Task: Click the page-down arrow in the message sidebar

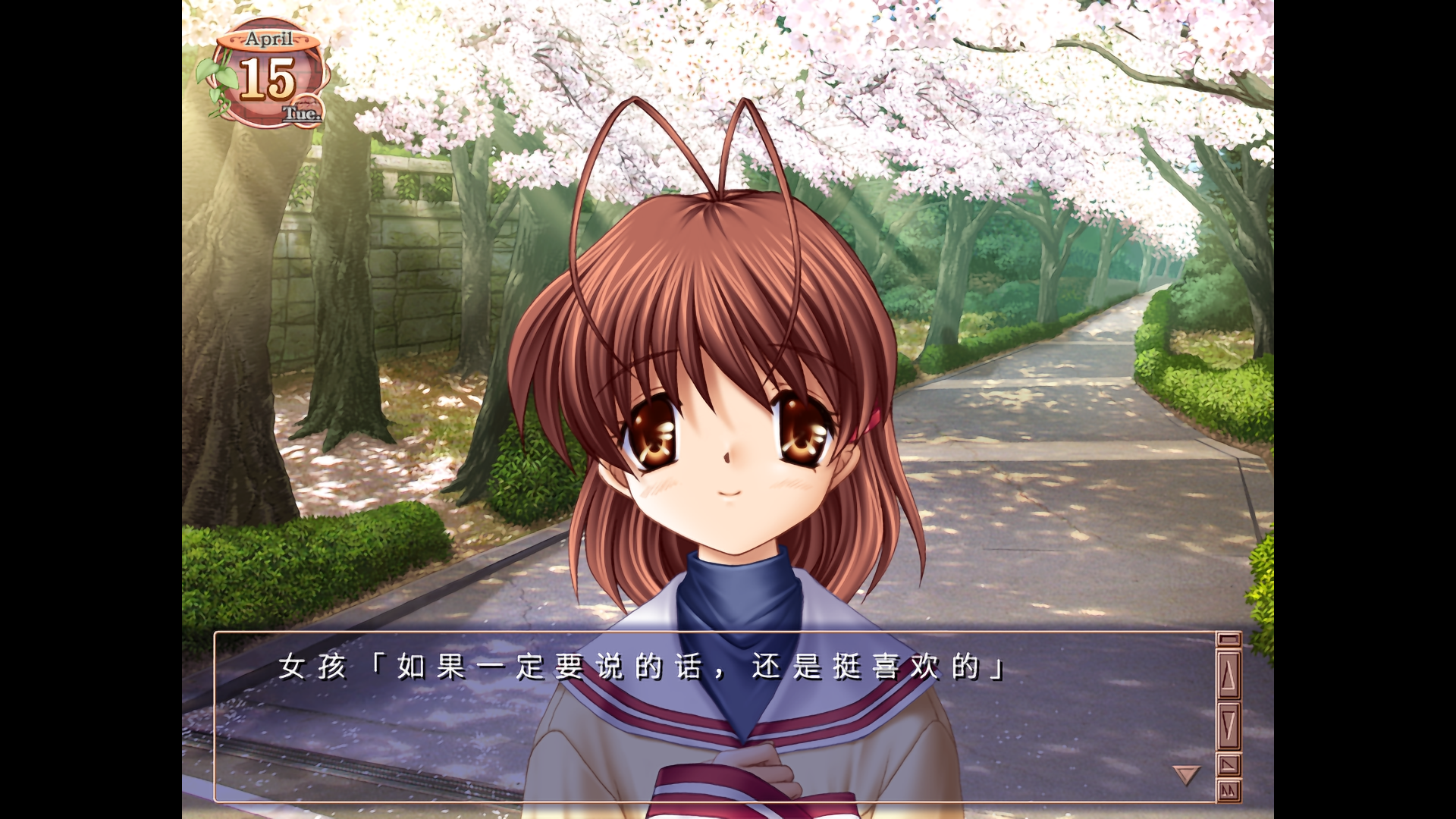Action: coord(1228,723)
